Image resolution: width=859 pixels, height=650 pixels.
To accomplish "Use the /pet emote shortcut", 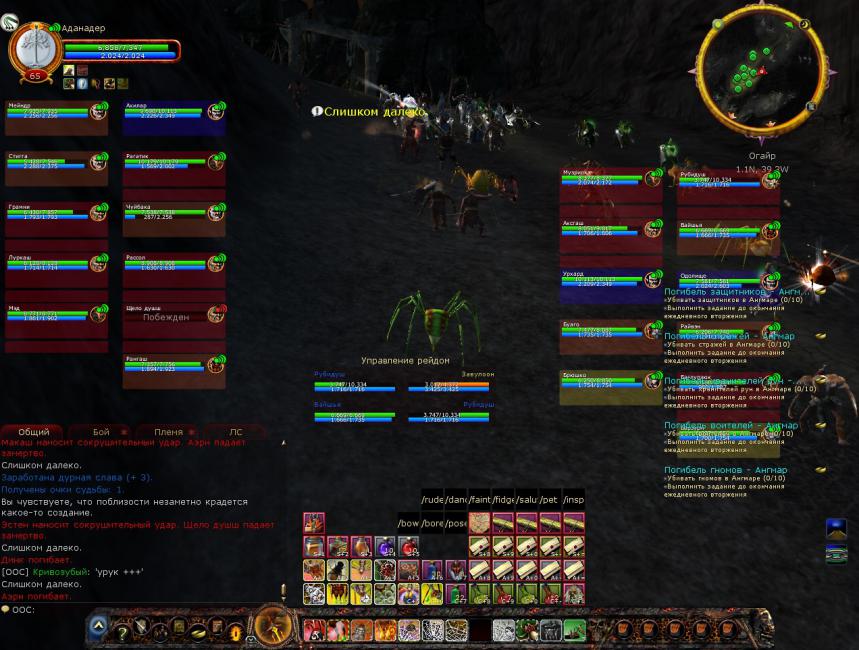I will (548, 499).
